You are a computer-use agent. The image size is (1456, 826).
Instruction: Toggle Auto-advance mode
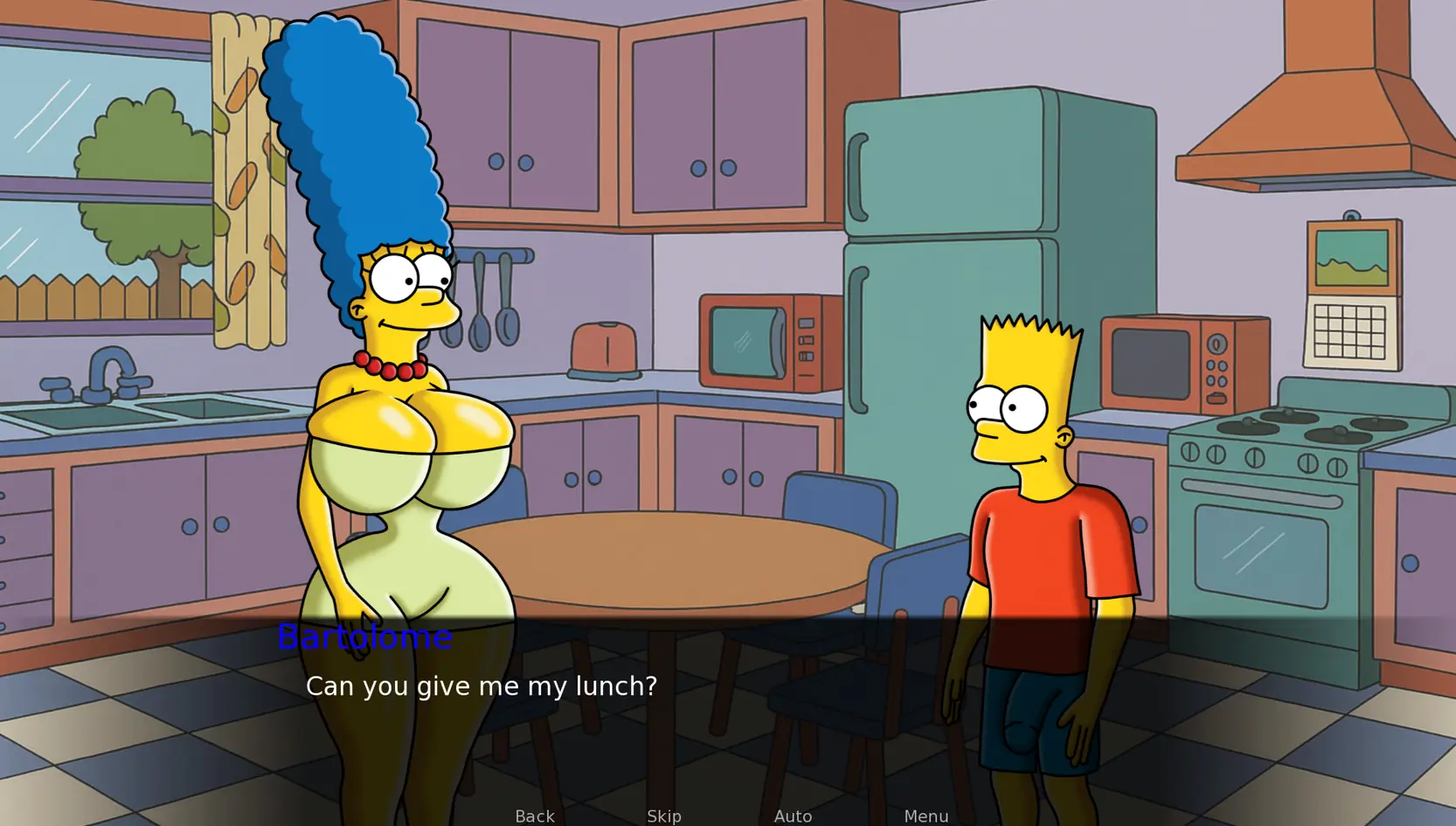click(793, 816)
